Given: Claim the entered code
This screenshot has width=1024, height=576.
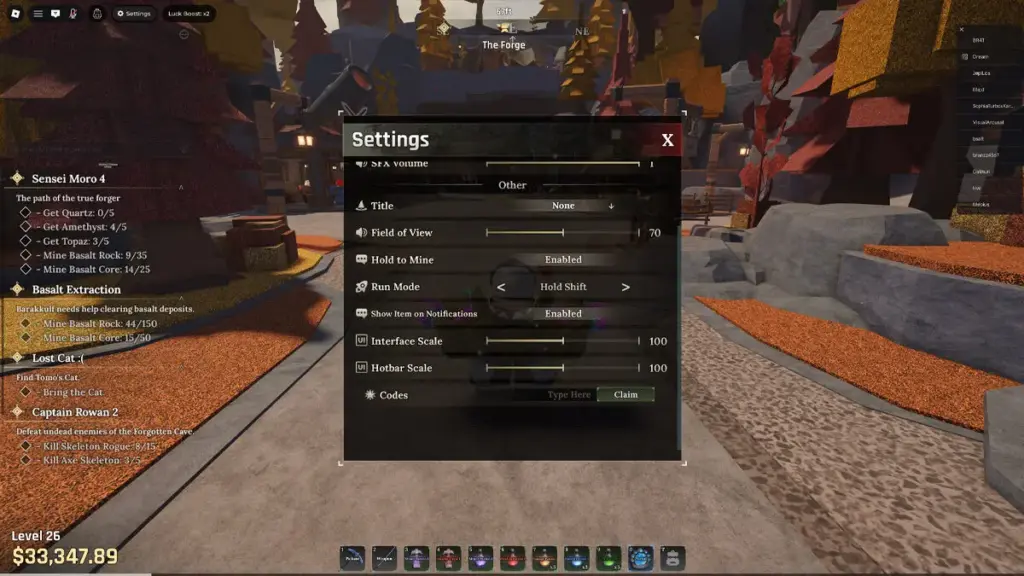Looking at the screenshot, I should click(626, 395).
